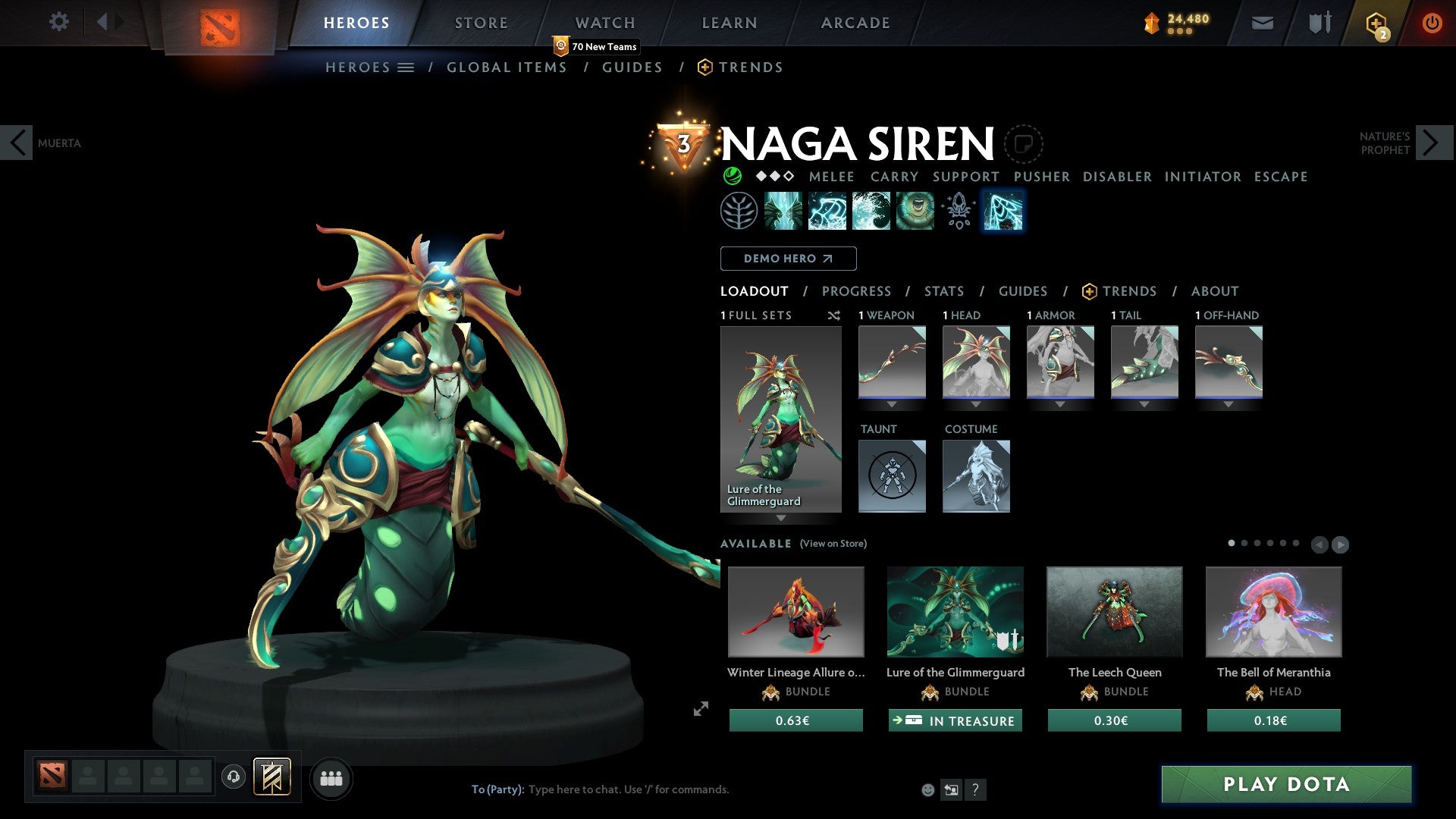Go to the Learn tab
The height and width of the screenshot is (819, 1456).
pyautogui.click(x=729, y=23)
